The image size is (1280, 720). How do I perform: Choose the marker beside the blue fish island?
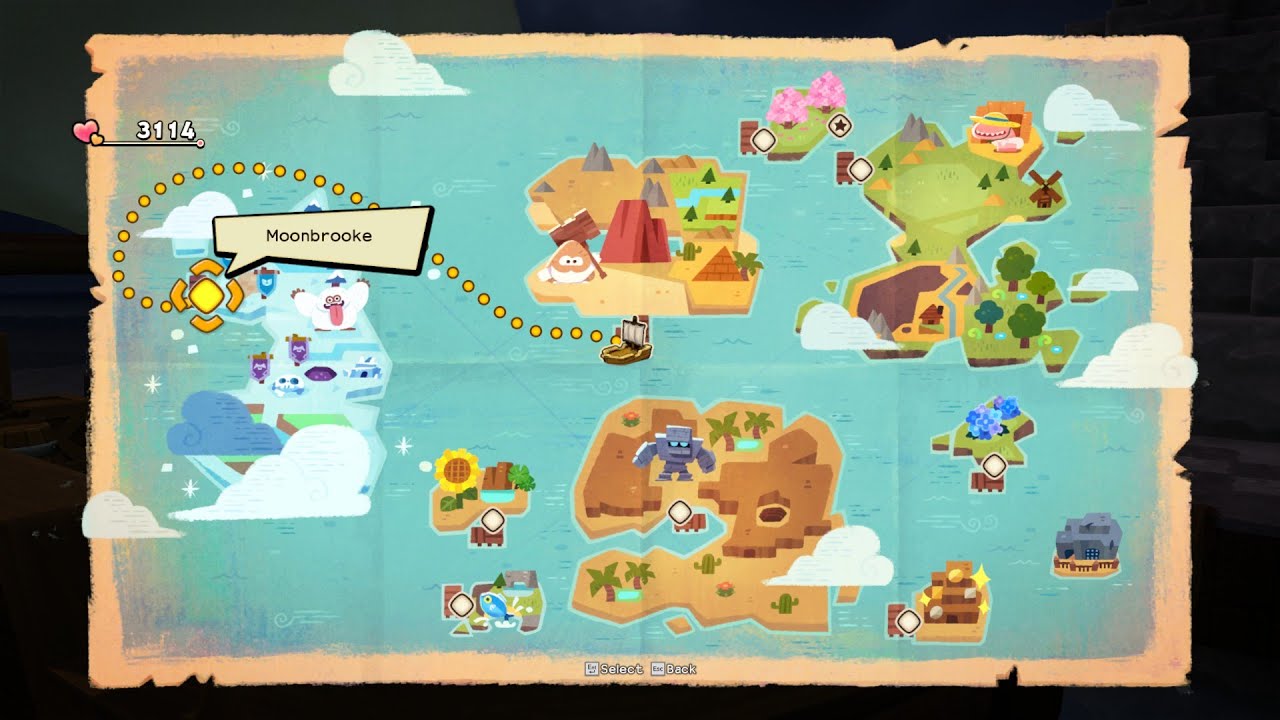[461, 605]
